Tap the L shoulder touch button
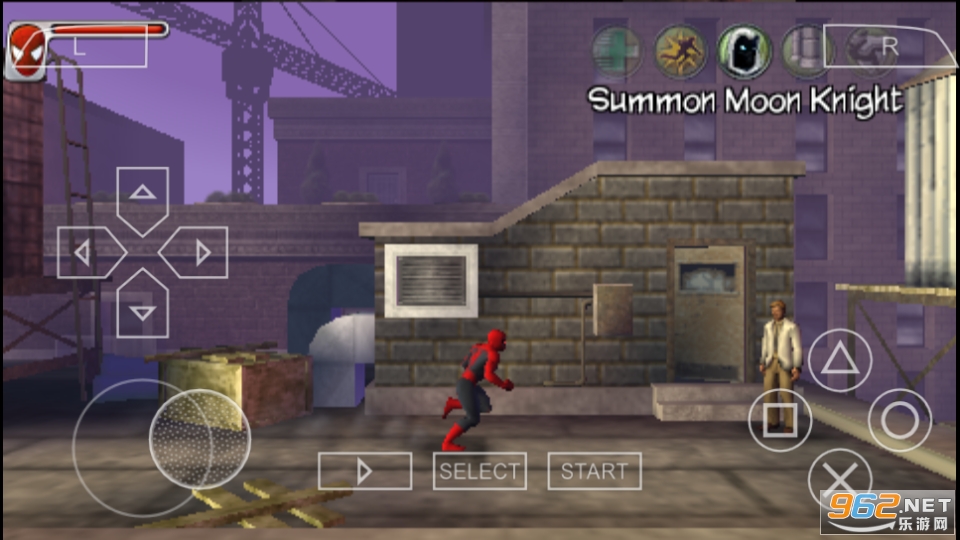960x540 pixels. tap(80, 46)
